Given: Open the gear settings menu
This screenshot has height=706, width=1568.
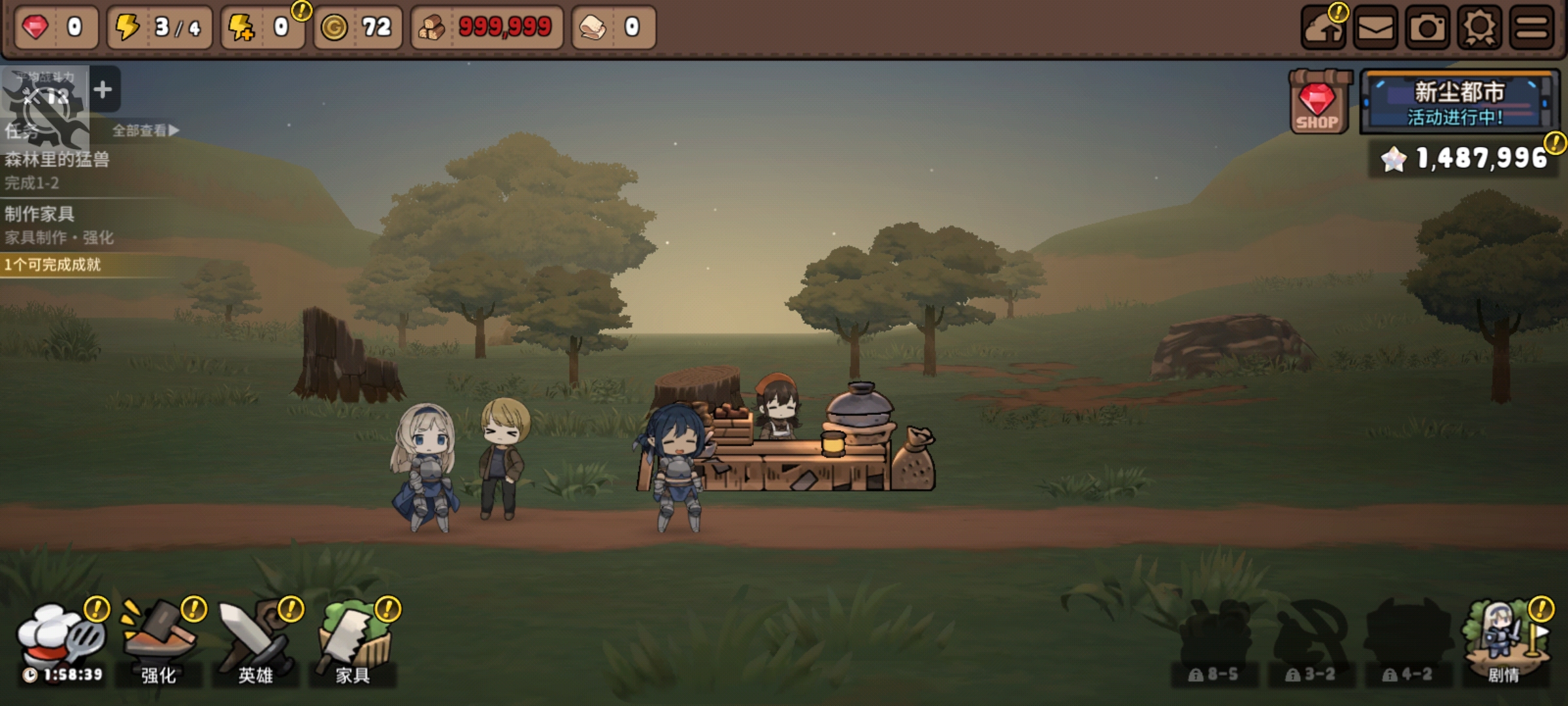Looking at the screenshot, I should 1480,28.
